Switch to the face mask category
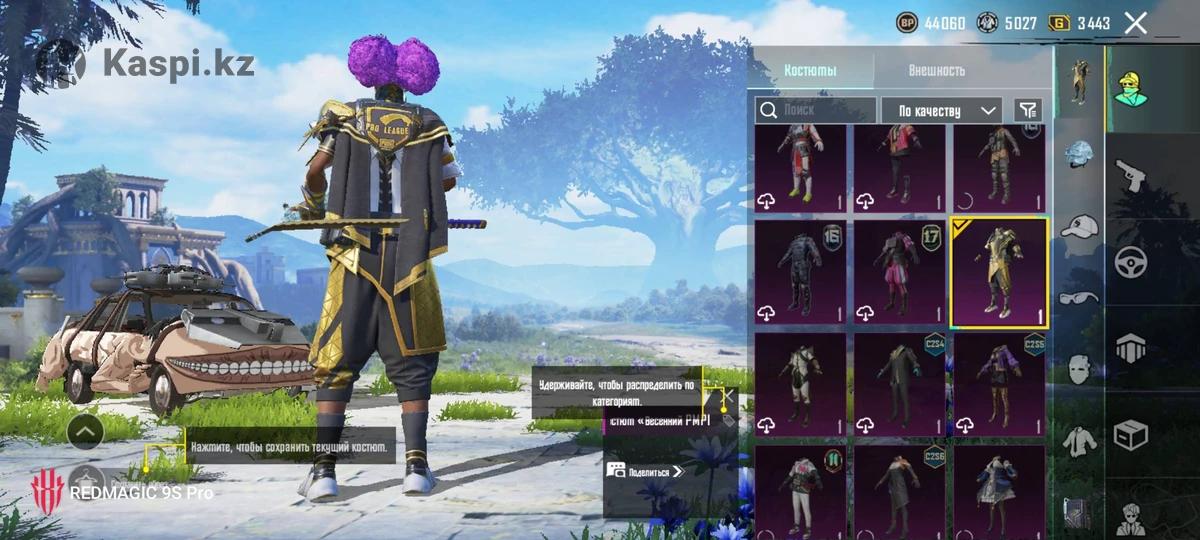The width and height of the screenshot is (1200, 540). [1080, 367]
